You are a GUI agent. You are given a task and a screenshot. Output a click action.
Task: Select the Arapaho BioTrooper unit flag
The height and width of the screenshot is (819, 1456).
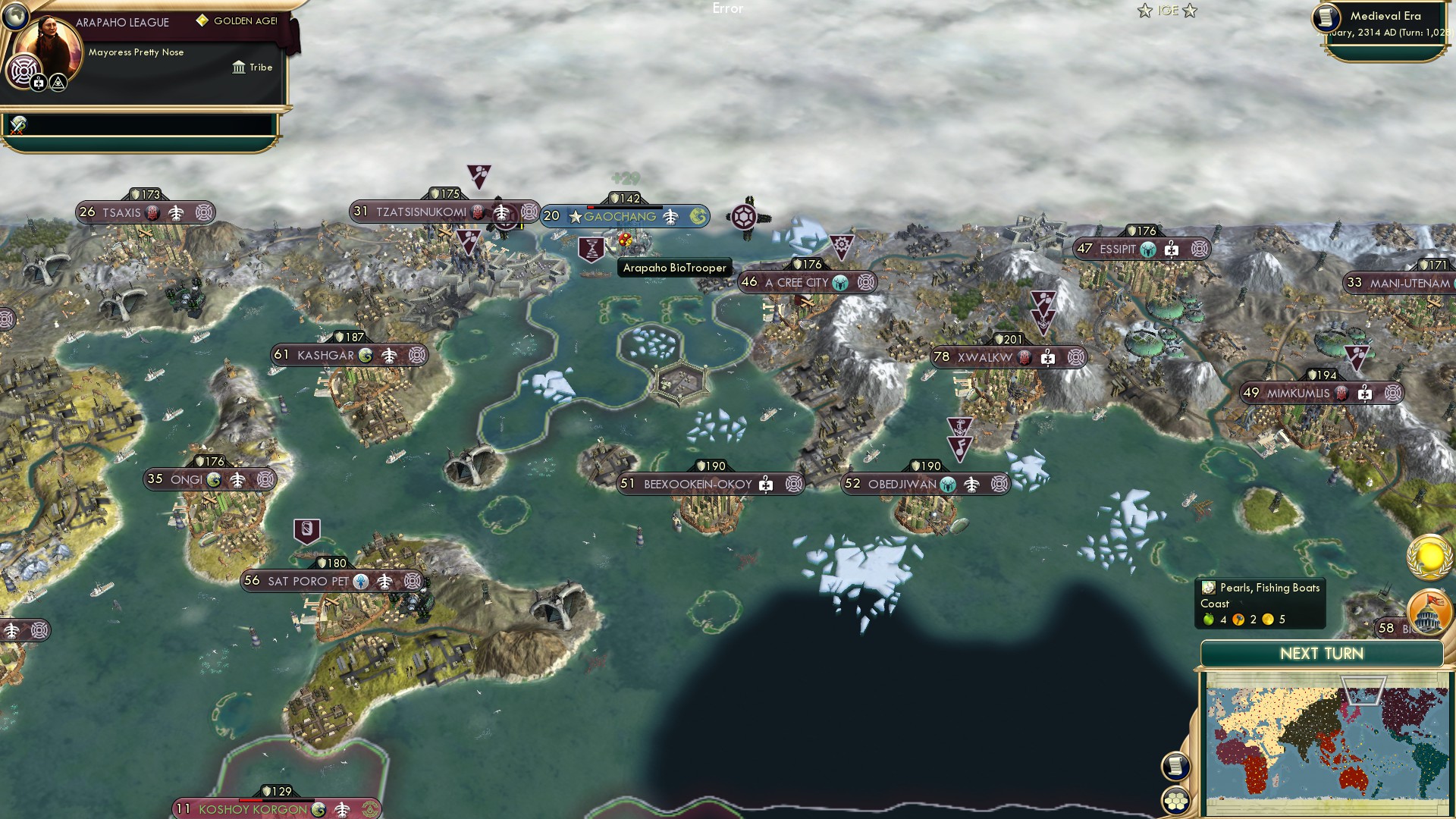coord(592,249)
